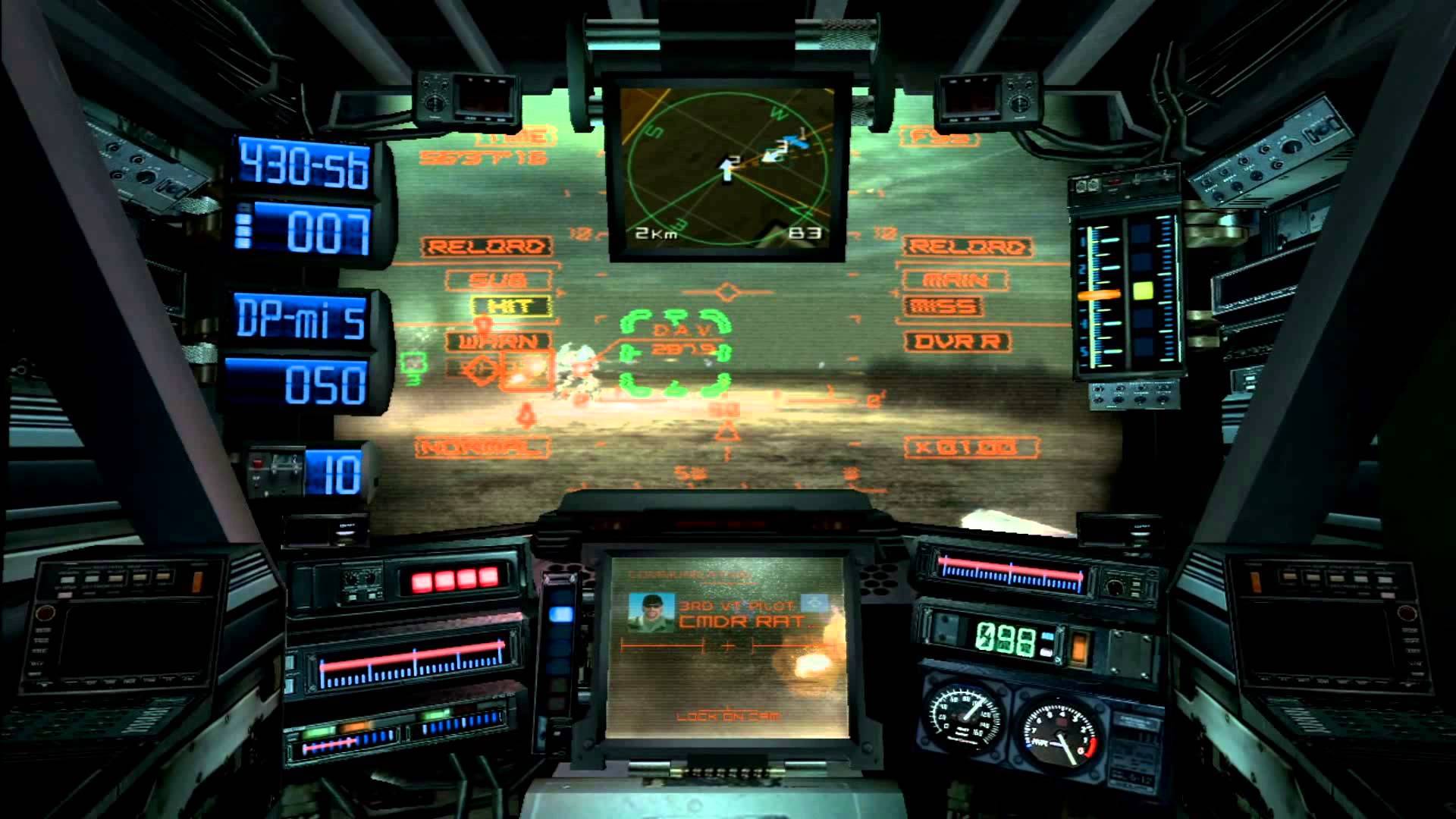Click the yellow gear marker square

click(x=1142, y=290)
